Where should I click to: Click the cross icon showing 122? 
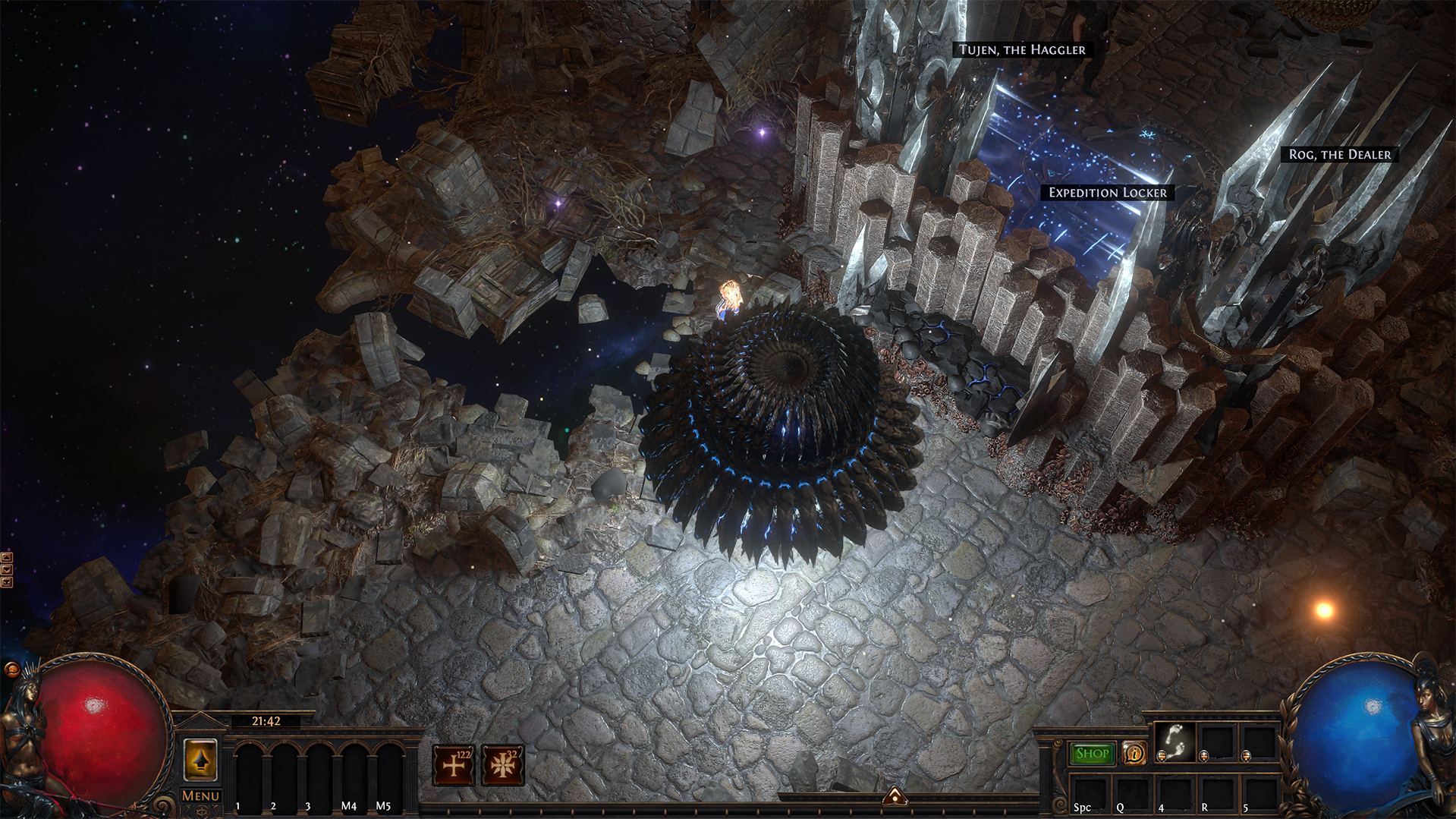453,764
